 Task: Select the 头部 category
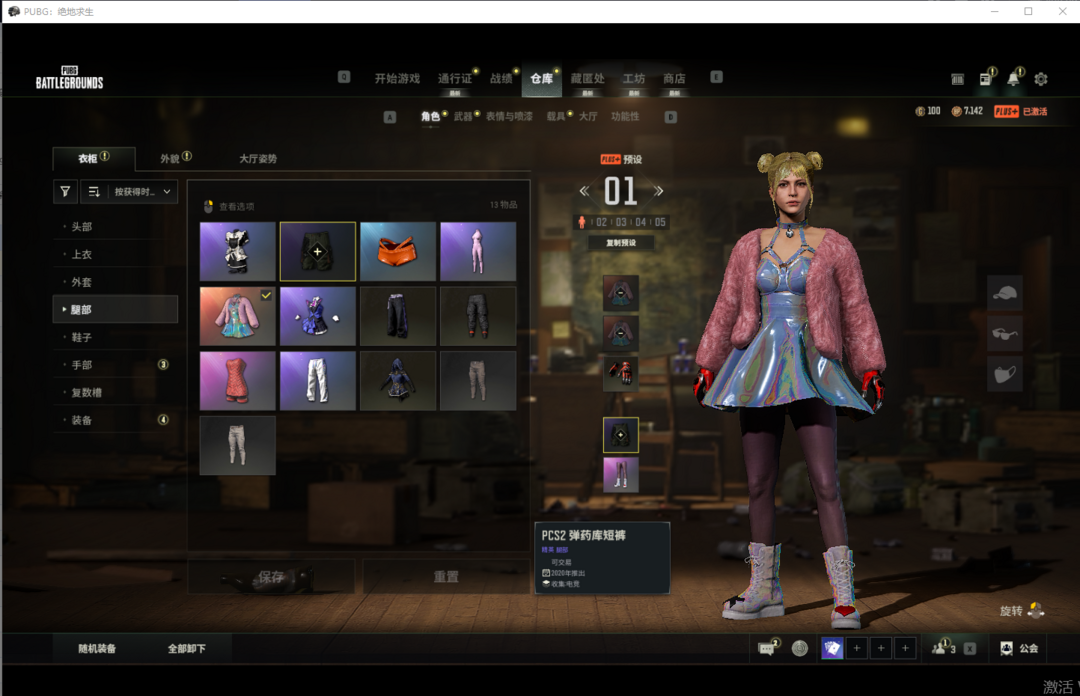pyautogui.click(x=82, y=227)
